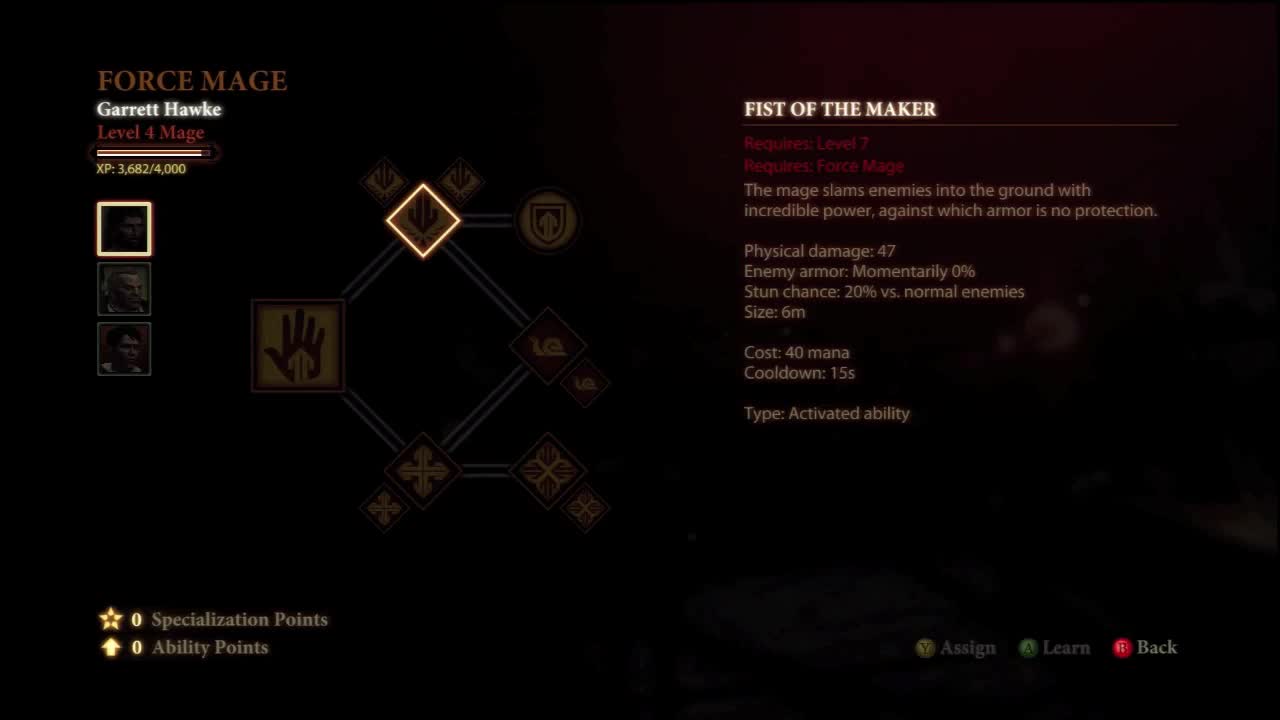The height and width of the screenshot is (720, 1280).
Task: Choose Back to exit the ability screen
Action: pos(1147,648)
